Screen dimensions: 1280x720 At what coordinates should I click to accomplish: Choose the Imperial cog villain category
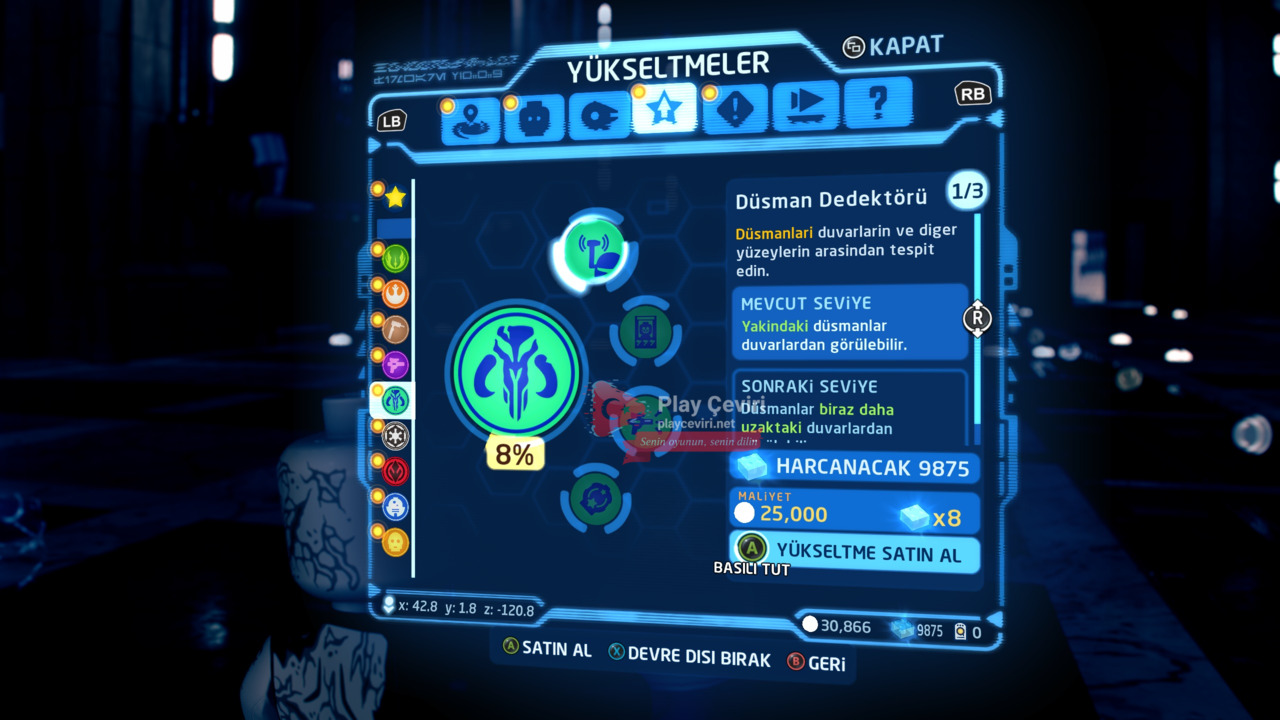tap(395, 435)
